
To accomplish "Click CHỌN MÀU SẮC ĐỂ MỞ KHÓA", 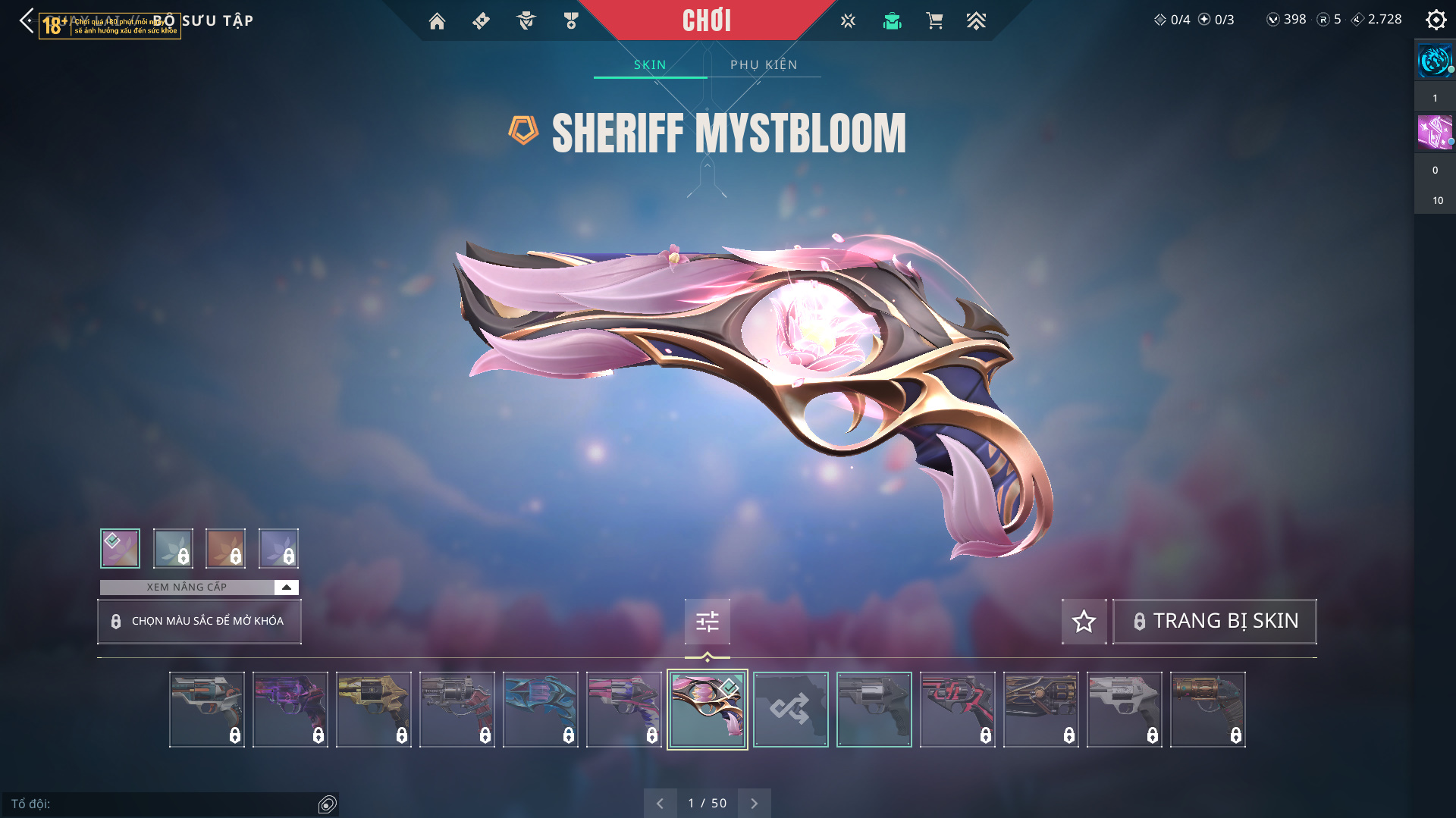I will point(199,622).
